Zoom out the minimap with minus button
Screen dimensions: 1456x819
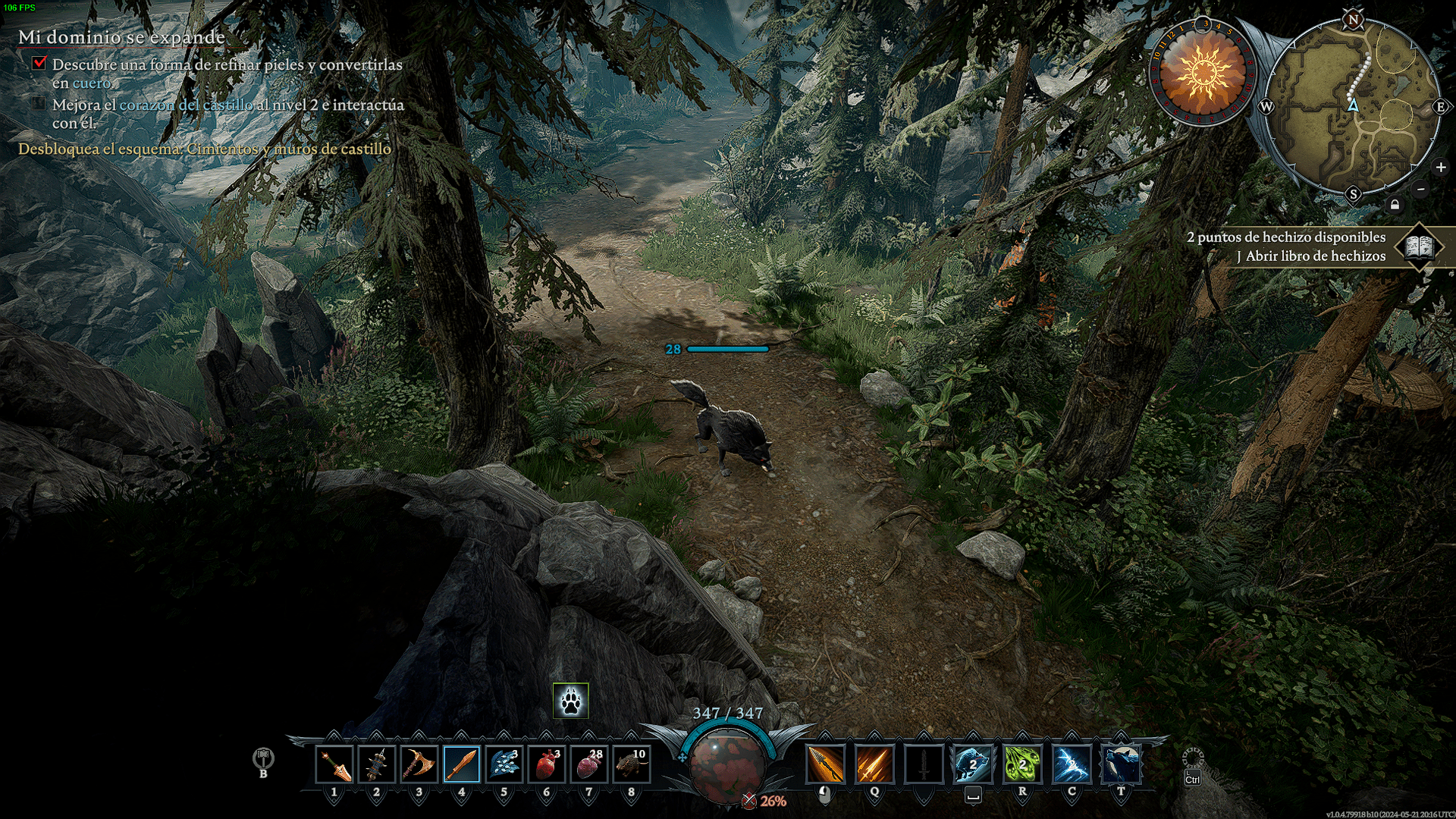1421,190
